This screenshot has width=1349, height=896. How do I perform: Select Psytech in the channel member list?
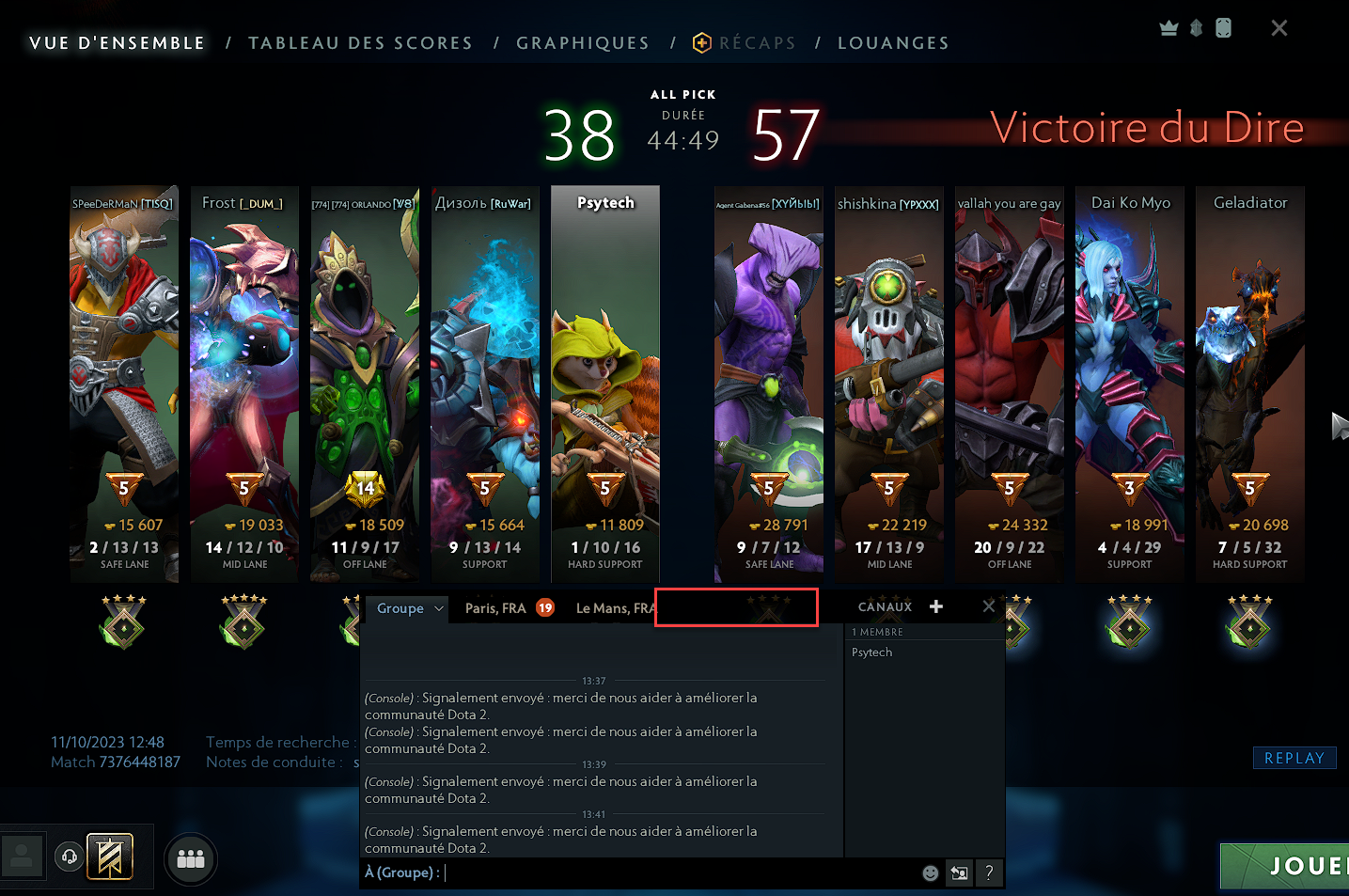(871, 652)
